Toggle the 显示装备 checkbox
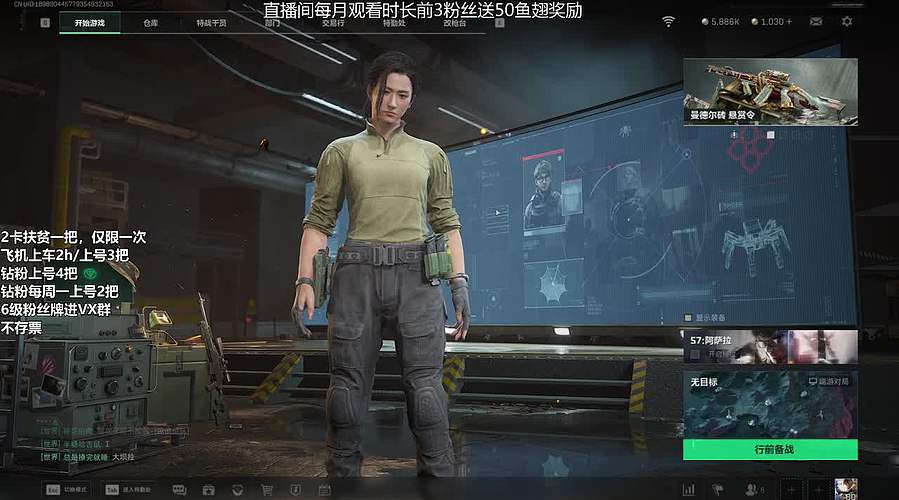The width and height of the screenshot is (899, 500). pos(686,318)
